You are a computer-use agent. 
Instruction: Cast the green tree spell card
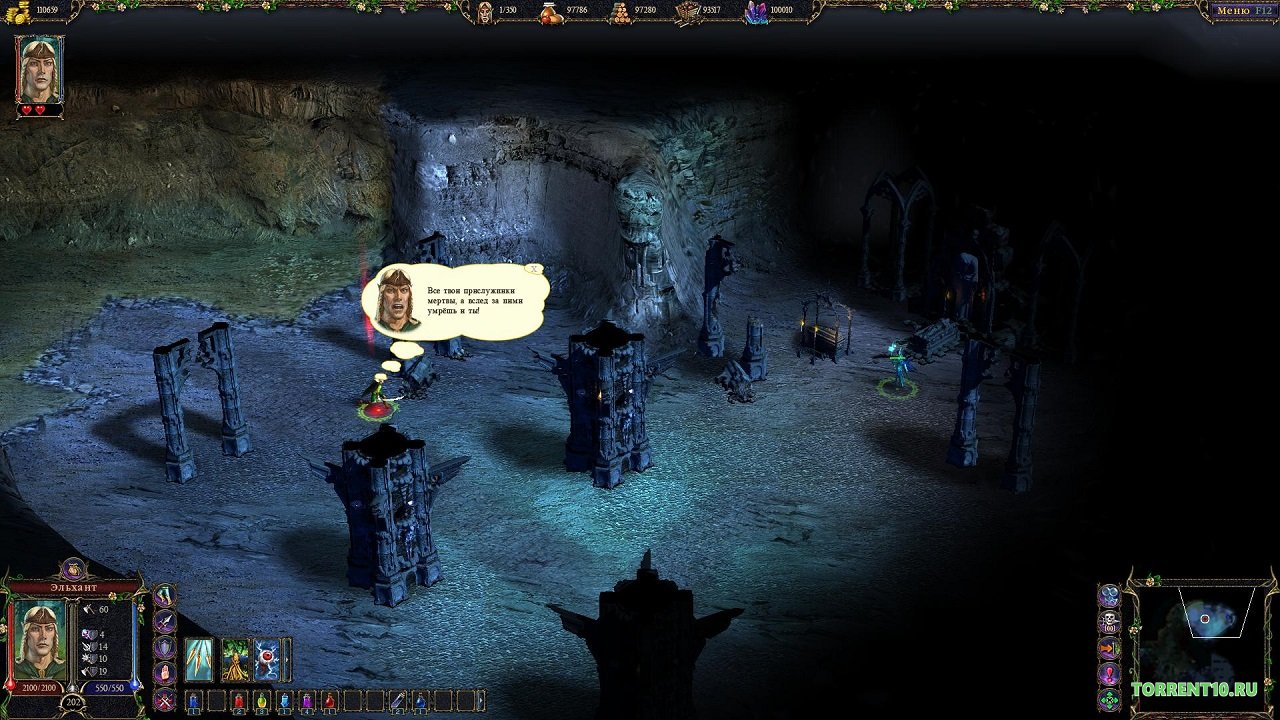235,660
